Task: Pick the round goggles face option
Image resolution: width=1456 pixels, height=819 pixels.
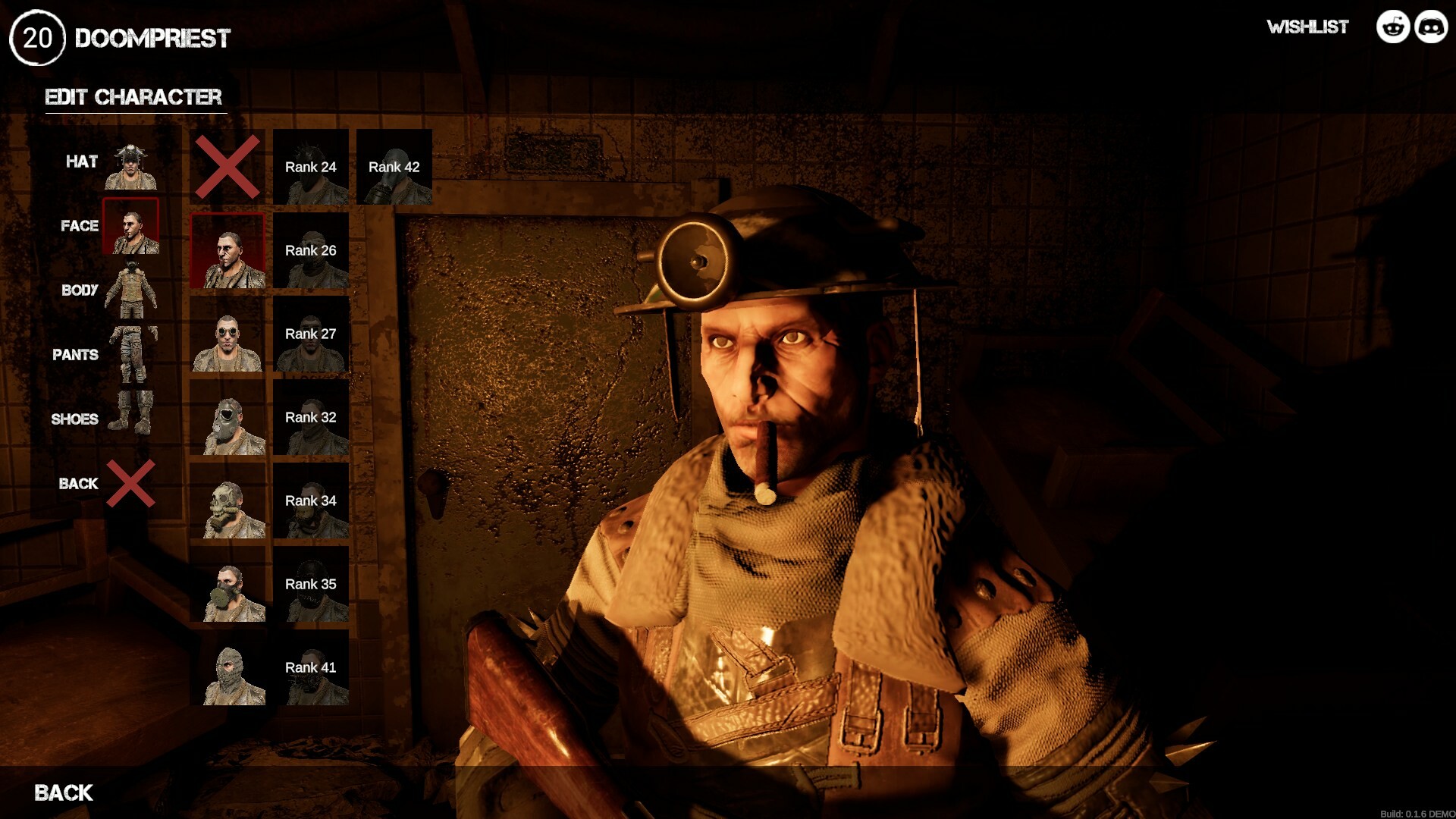Action: 227,334
